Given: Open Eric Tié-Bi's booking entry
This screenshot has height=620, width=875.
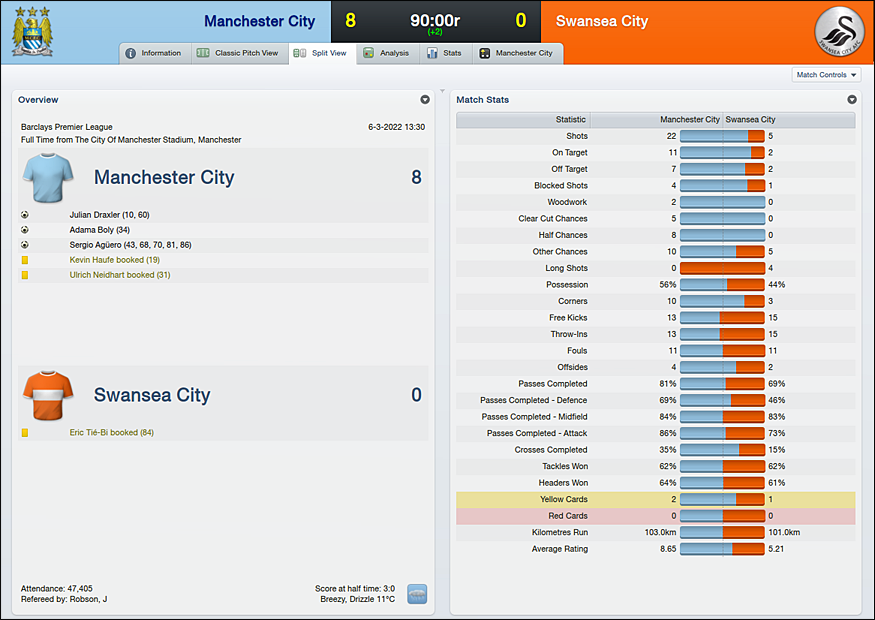Looking at the screenshot, I should pyautogui.click(x=111, y=433).
